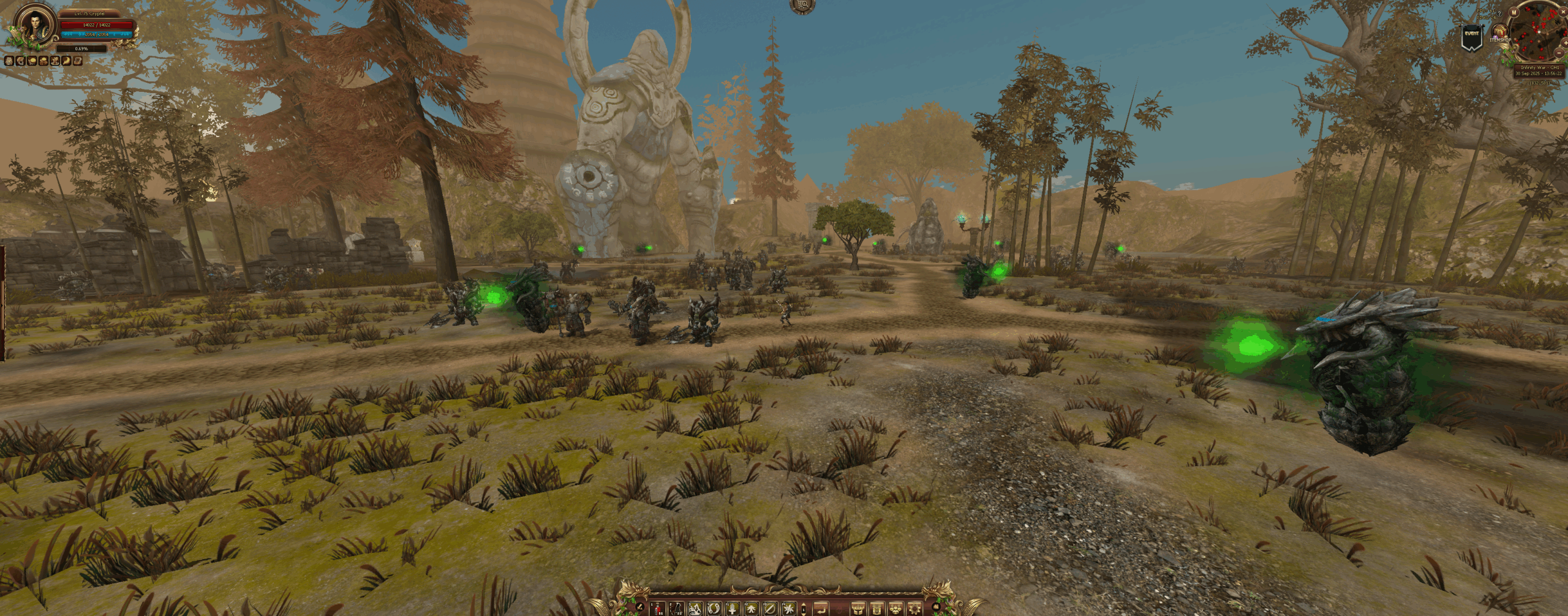Use the red potion in hotbar slot 1
The image size is (1568, 616).
click(658, 609)
